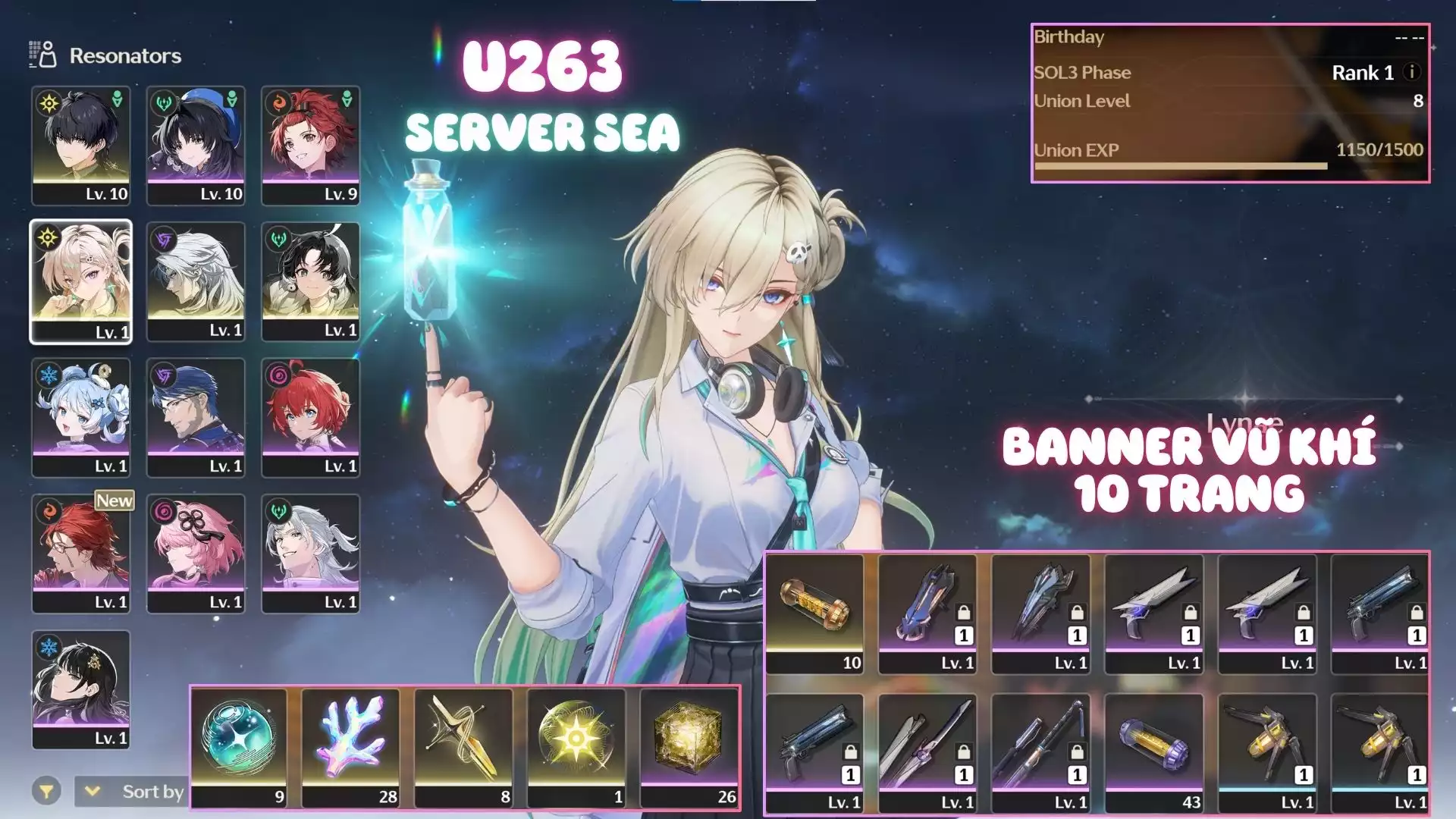Choose the blue-haired resonator with glasses
1456x819 pixels.
[196, 416]
